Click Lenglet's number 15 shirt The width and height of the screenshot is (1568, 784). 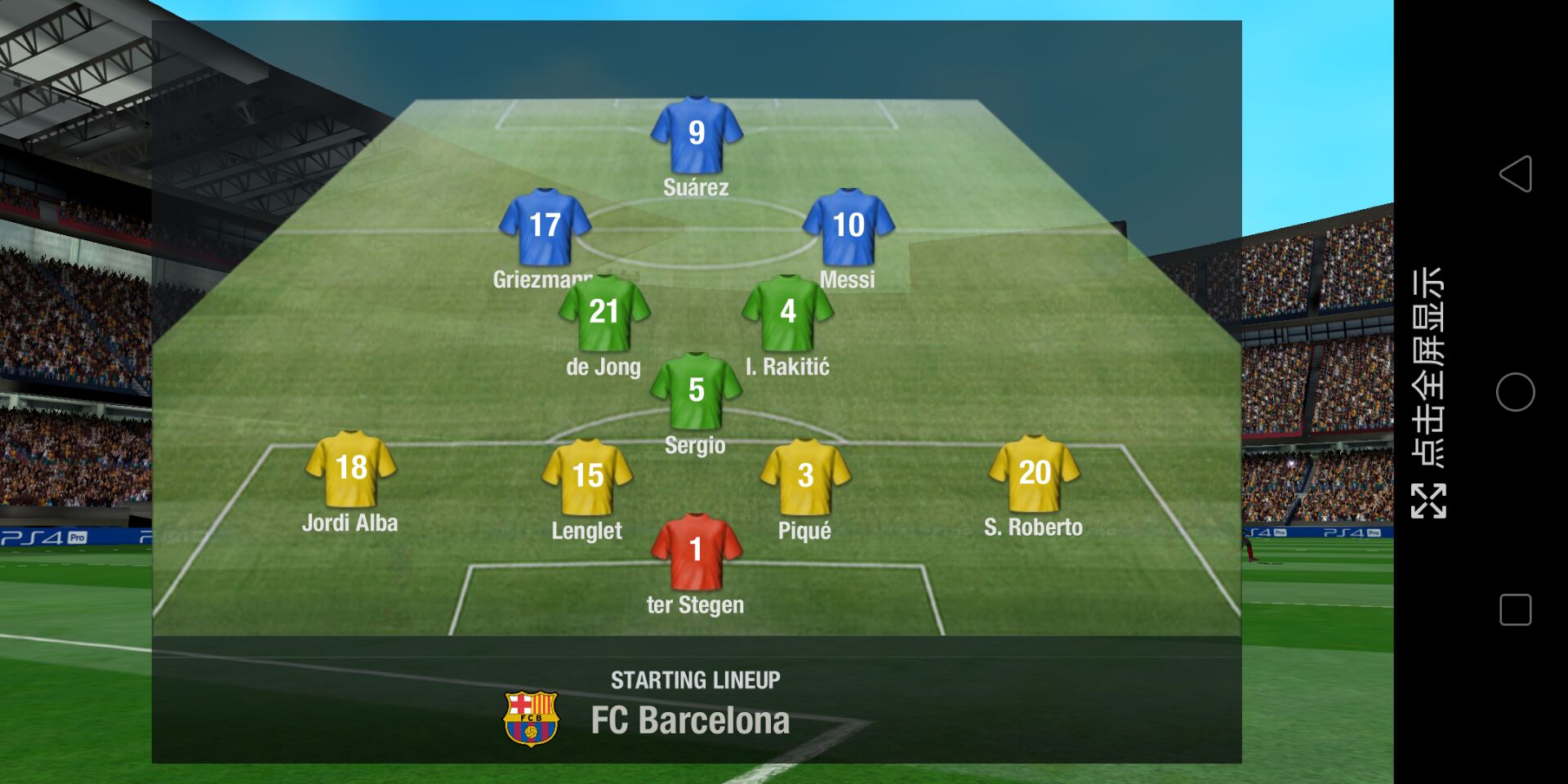coord(587,477)
